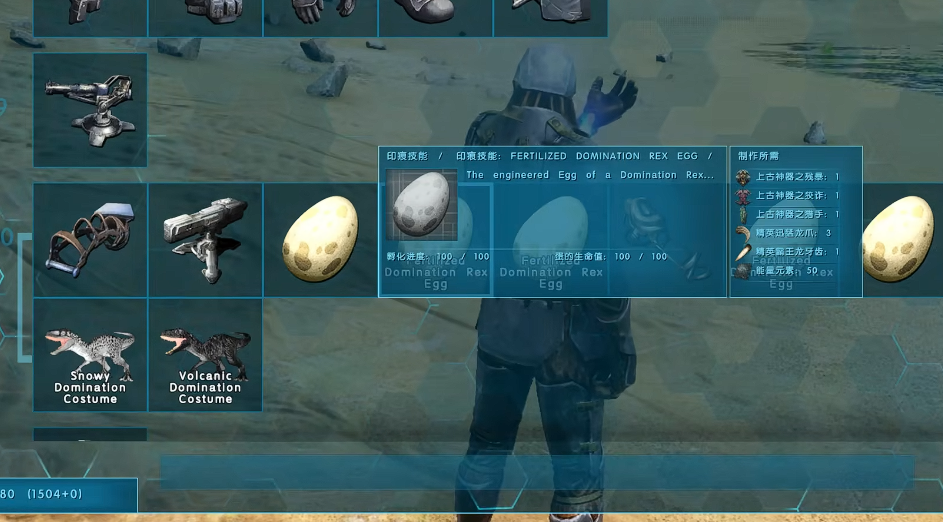Select the Snowy Domination Costume slot
943x522 pixels.
click(x=90, y=355)
